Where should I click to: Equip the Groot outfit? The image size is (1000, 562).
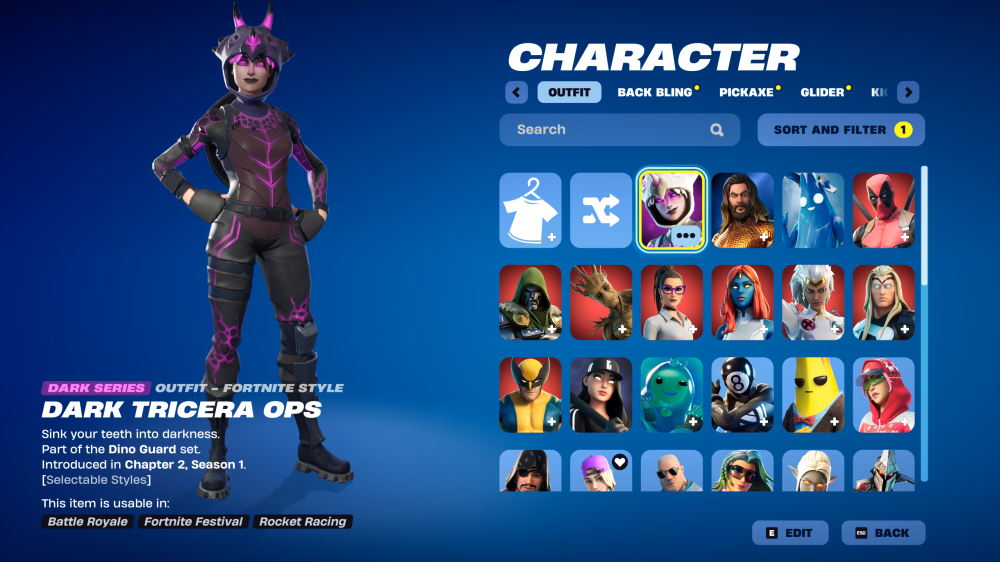(601, 302)
